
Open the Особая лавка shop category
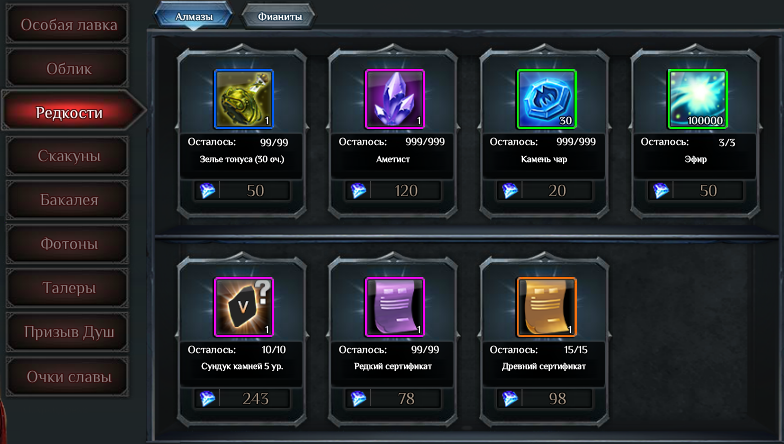[69, 24]
